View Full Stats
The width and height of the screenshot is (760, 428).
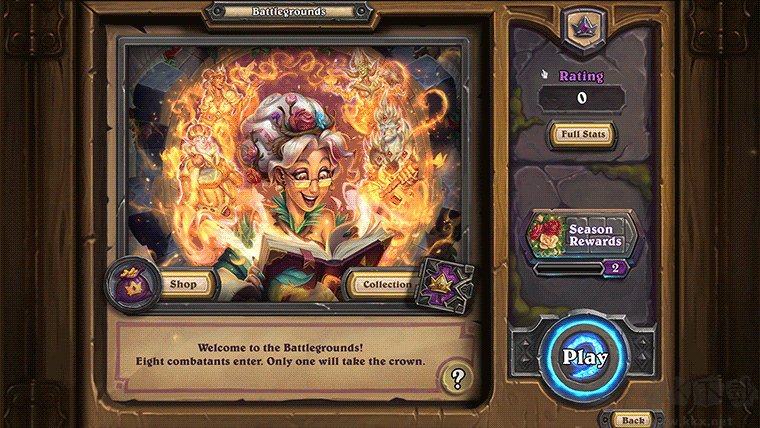tap(582, 133)
